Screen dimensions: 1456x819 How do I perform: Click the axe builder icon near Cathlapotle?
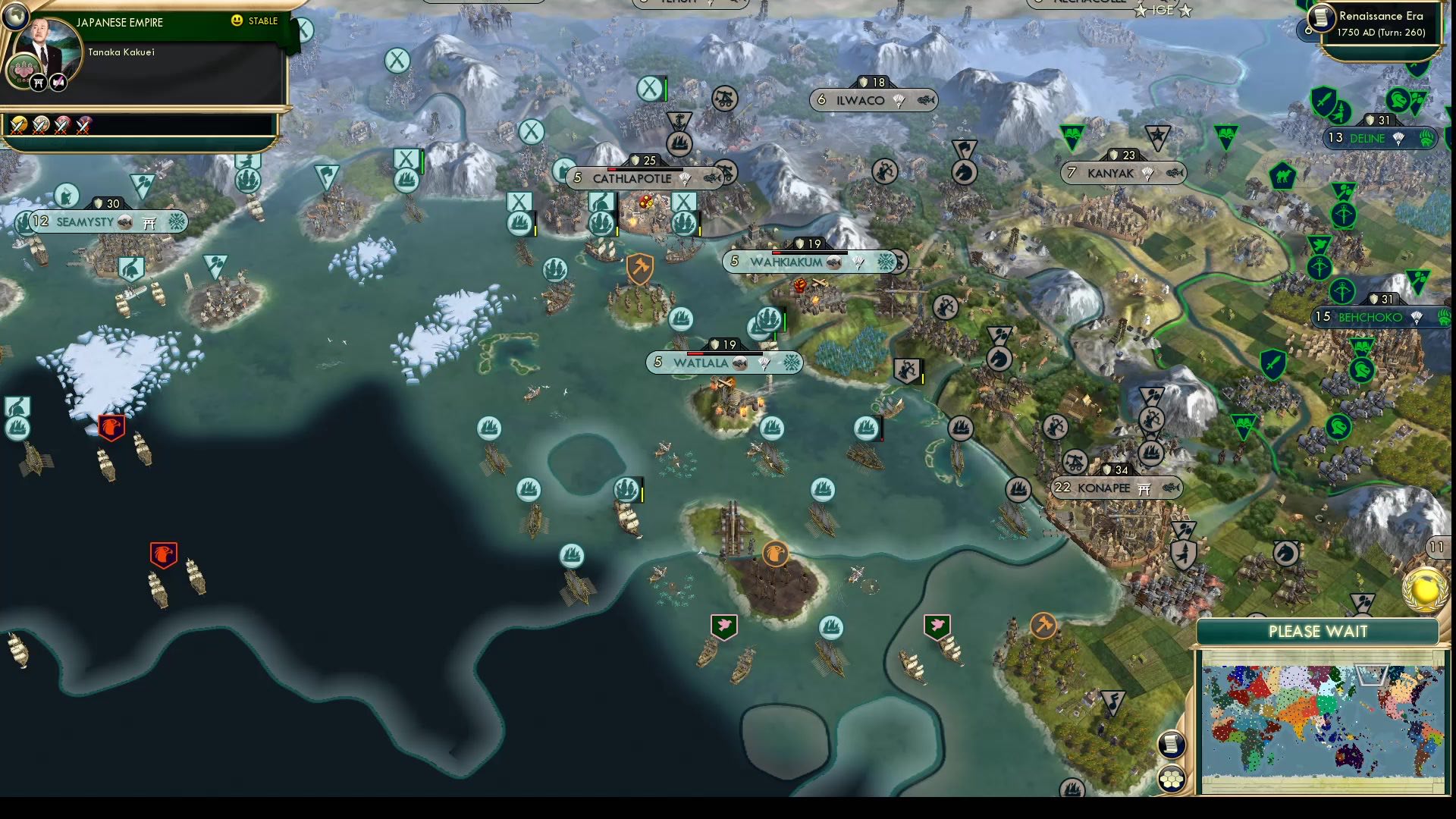click(639, 269)
